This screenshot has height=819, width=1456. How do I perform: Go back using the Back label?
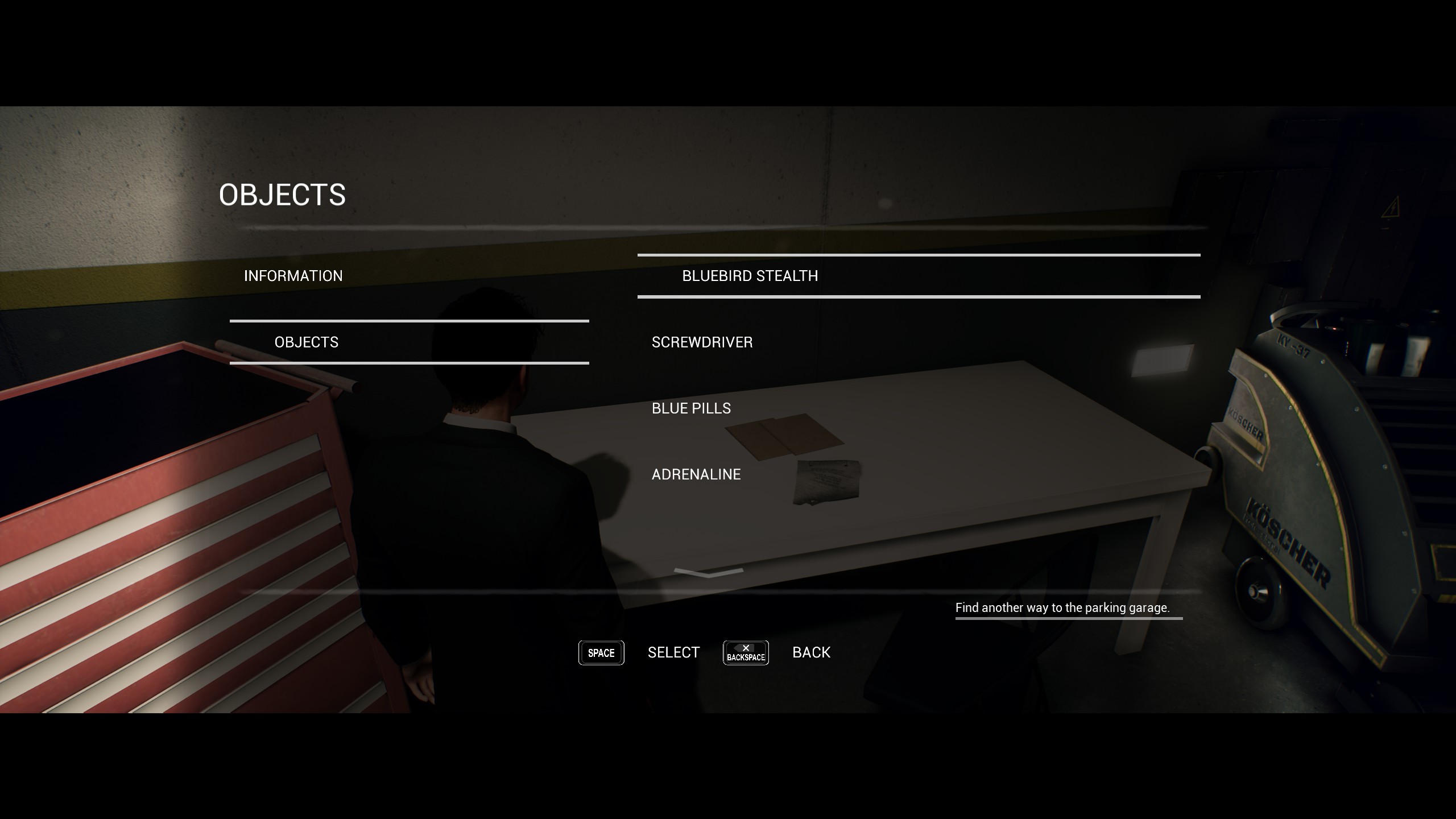(811, 652)
